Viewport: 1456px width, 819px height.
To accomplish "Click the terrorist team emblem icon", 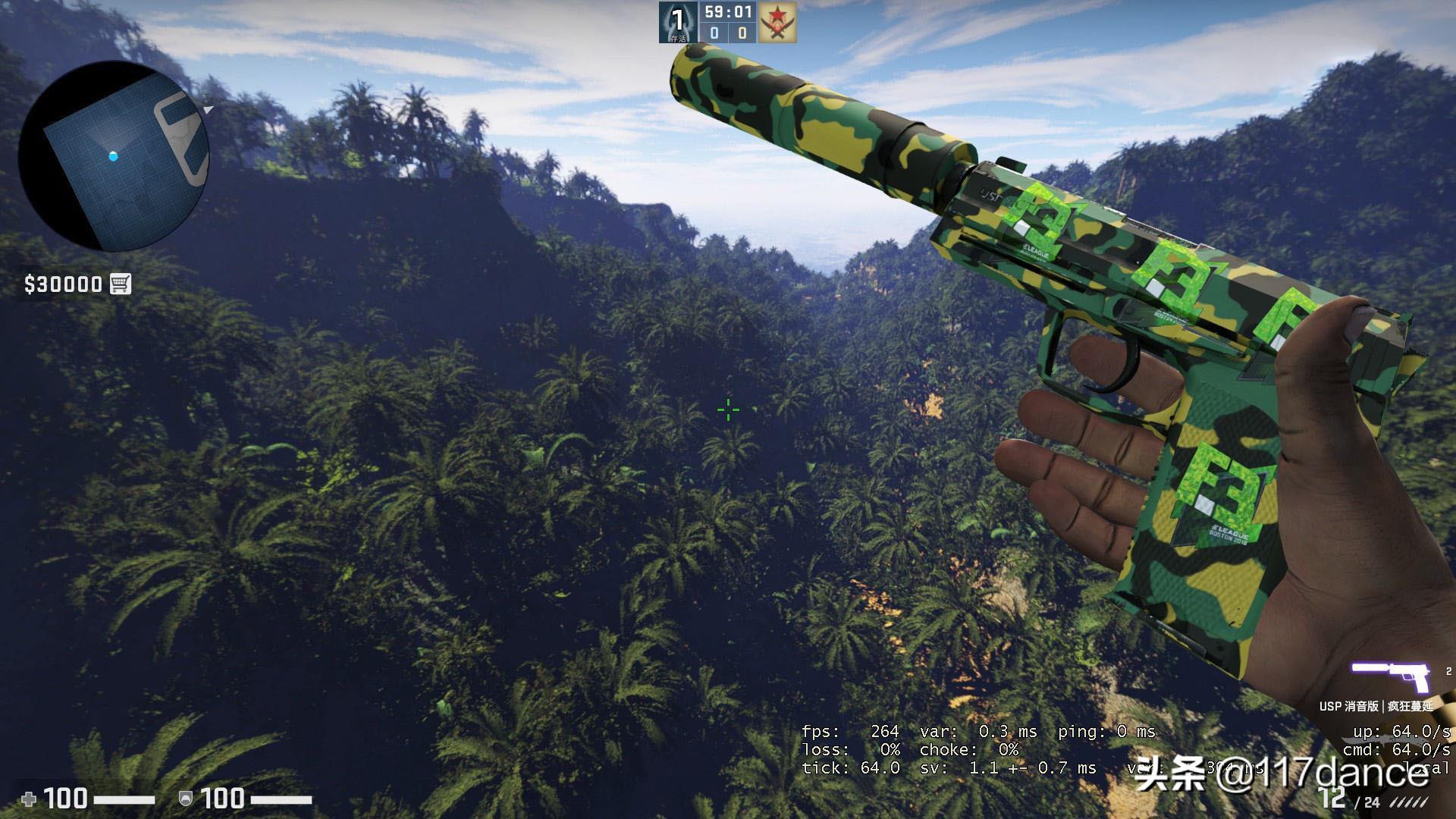I will pyautogui.click(x=777, y=23).
